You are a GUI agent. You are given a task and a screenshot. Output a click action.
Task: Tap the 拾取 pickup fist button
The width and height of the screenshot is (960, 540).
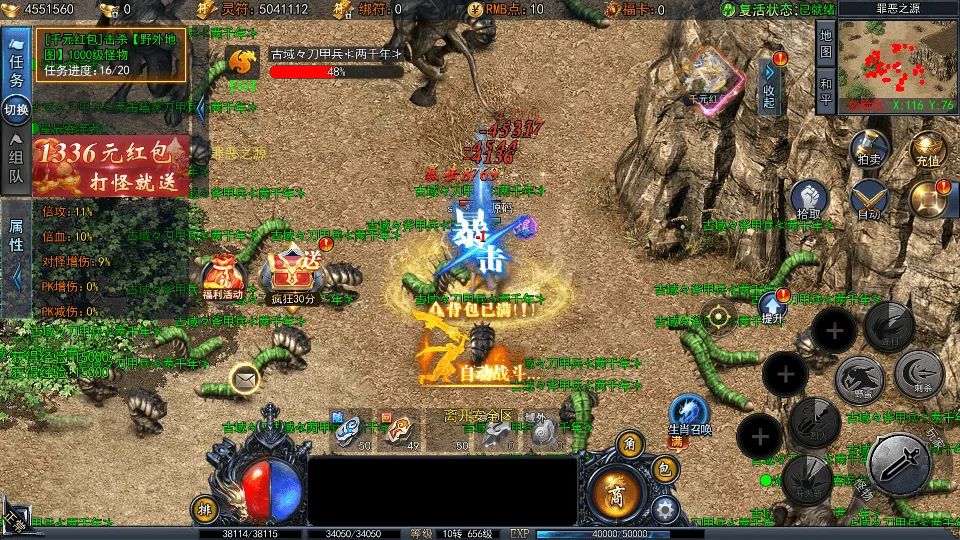(x=809, y=199)
